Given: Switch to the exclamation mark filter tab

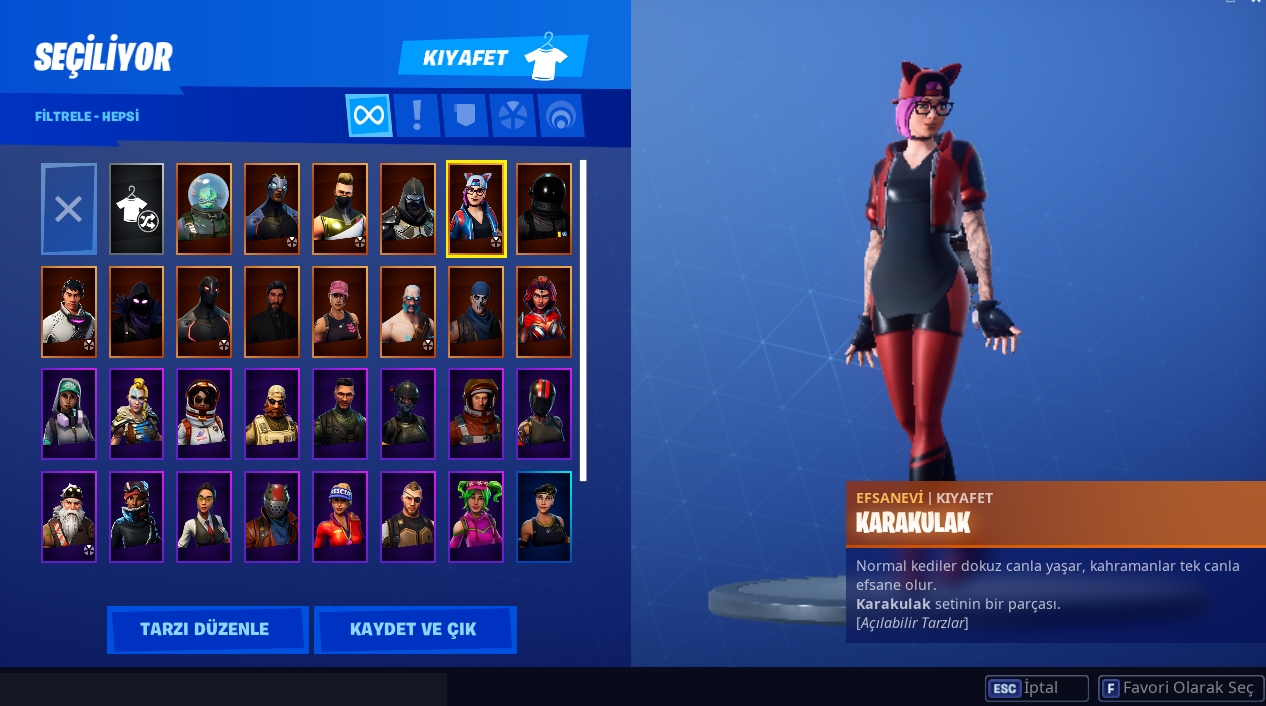Looking at the screenshot, I should click(x=416, y=116).
